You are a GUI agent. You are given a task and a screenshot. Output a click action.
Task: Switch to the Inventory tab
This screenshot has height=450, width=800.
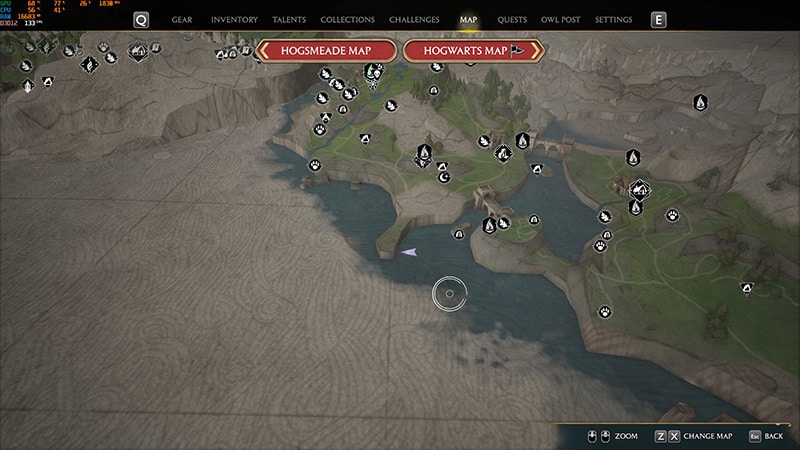click(x=234, y=20)
